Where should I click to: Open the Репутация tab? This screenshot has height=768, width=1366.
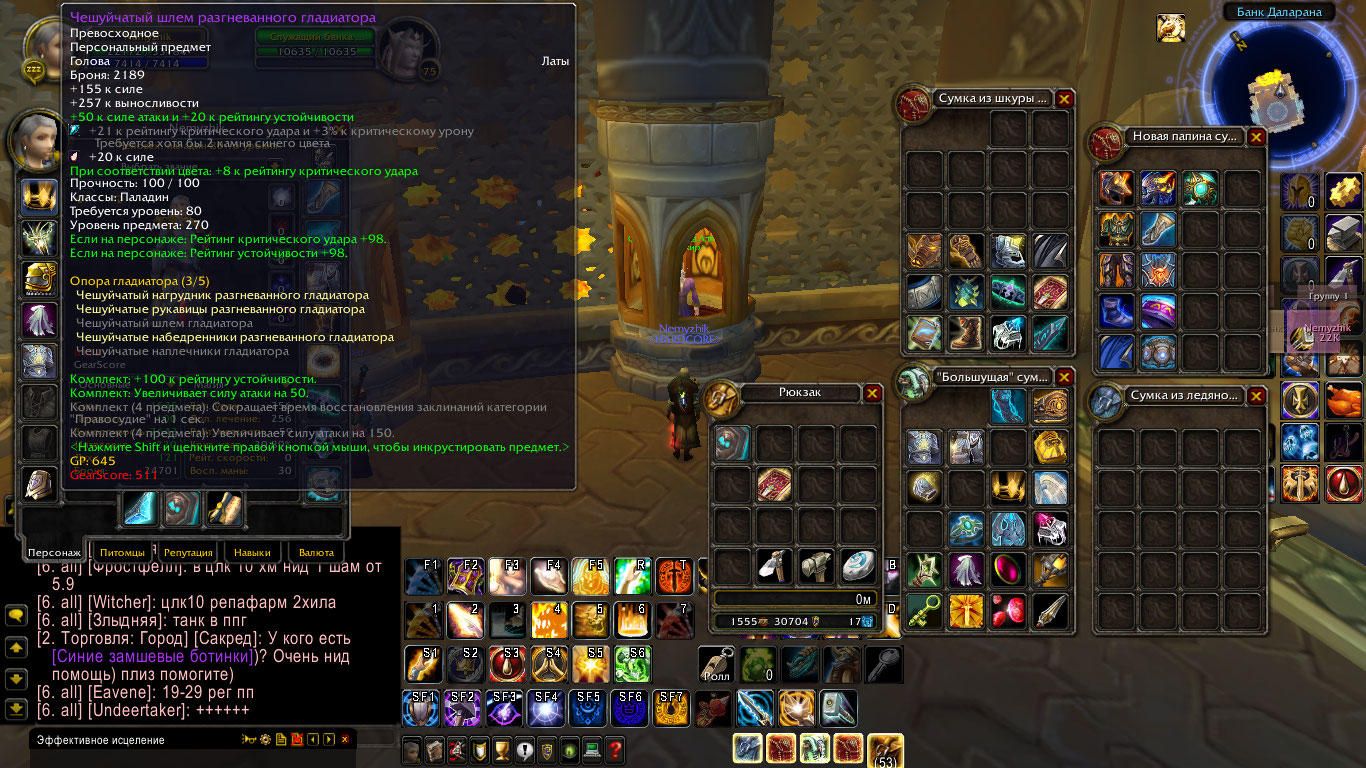(187, 552)
